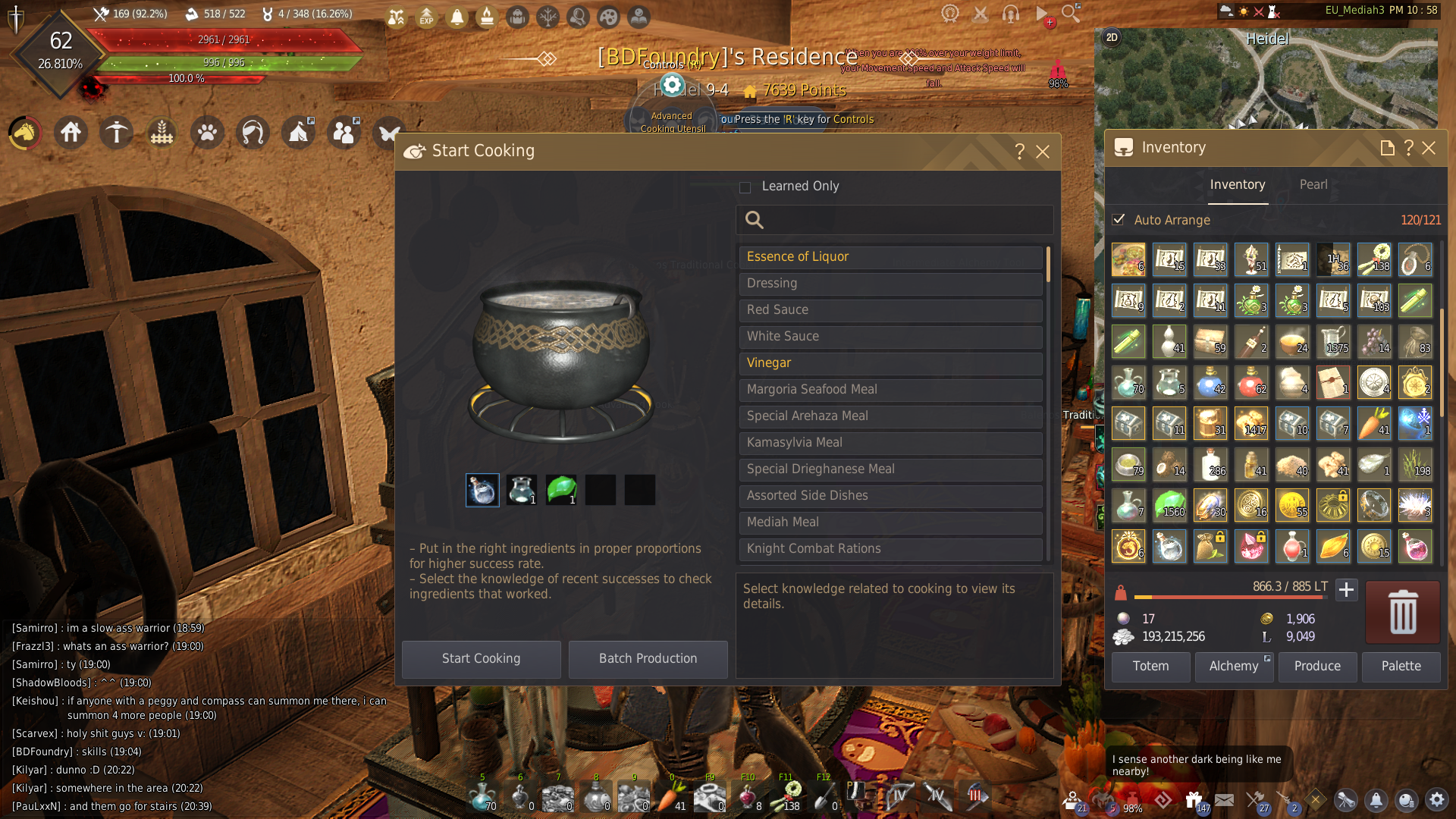Toggle the Auto Arrange checkbox

click(x=1119, y=220)
